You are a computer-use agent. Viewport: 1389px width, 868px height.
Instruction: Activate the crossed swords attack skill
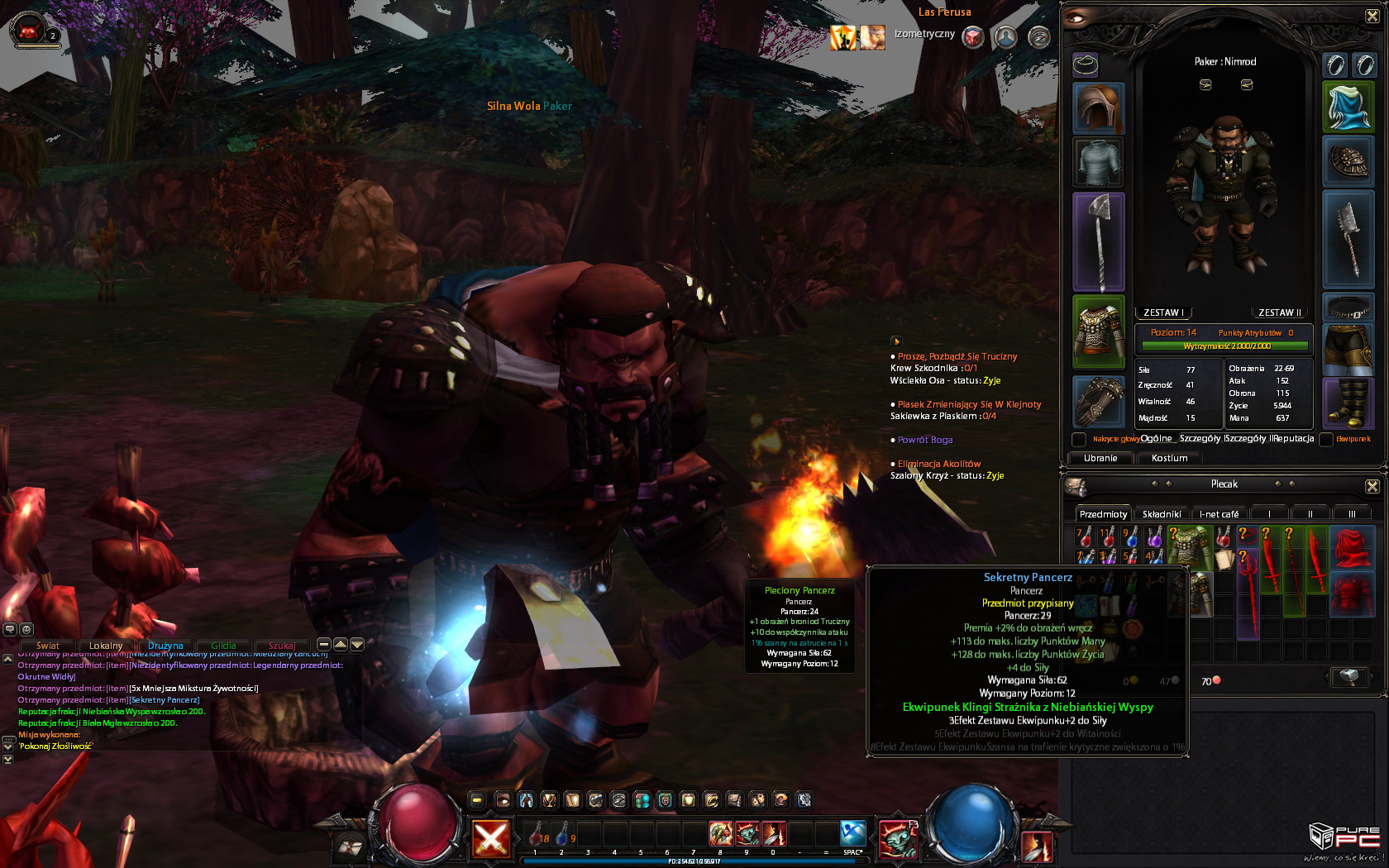490,837
